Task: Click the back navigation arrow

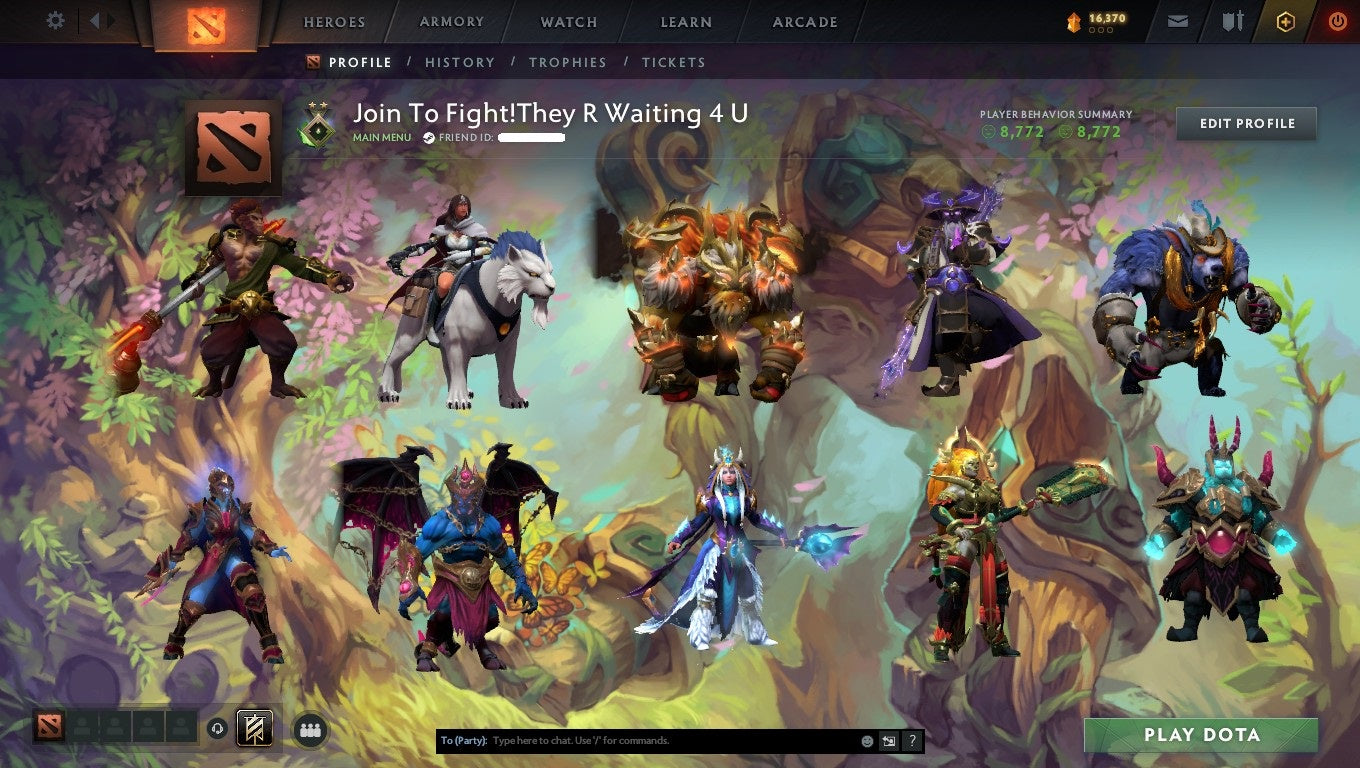Action: [x=95, y=20]
